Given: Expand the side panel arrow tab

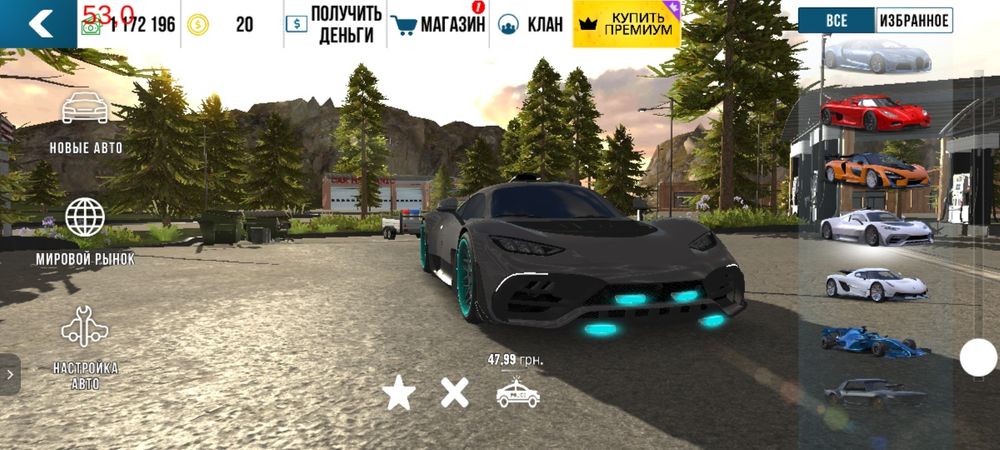Looking at the screenshot, I should point(10,374).
